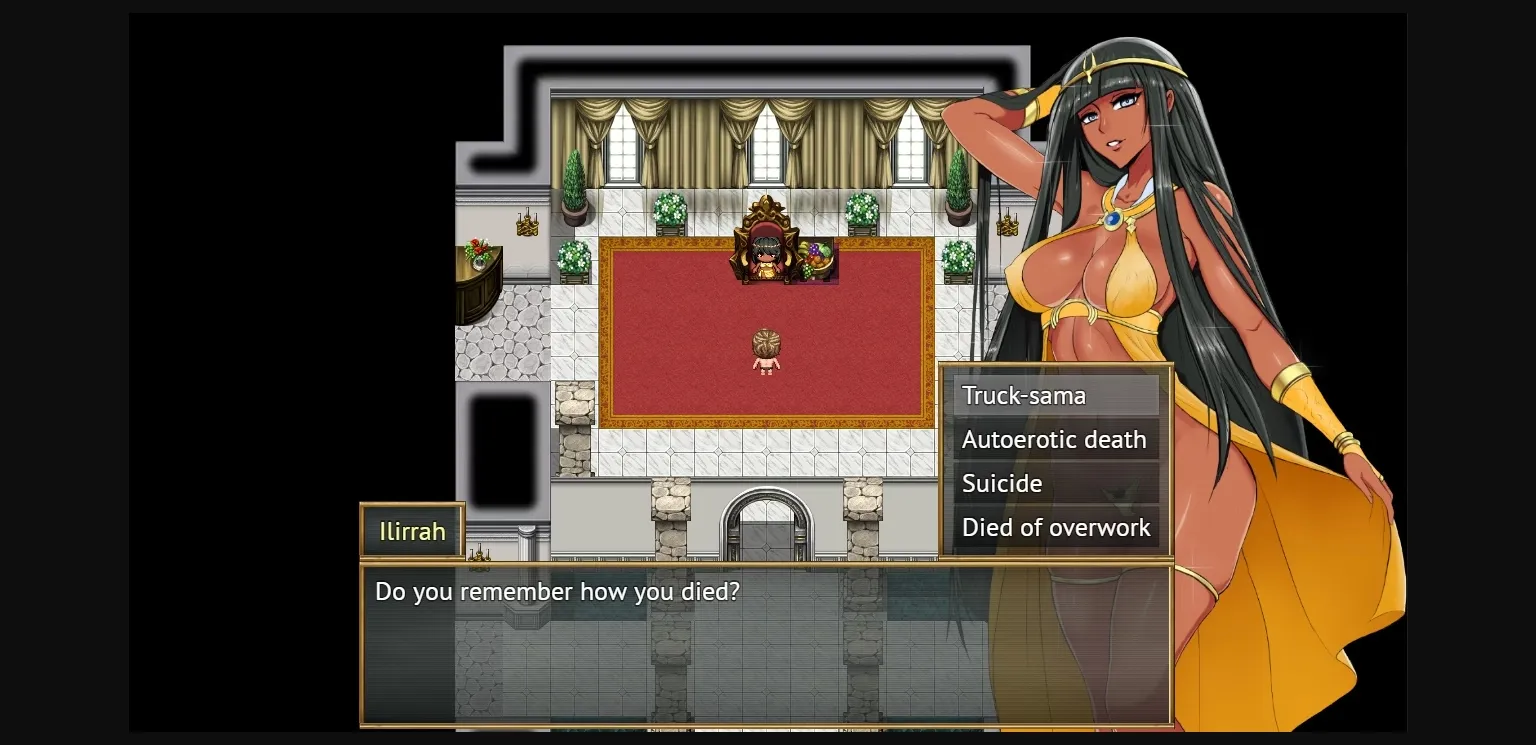Click the queen seated on the golden throne
Viewport: 1536px width, 745px height.
766,258
